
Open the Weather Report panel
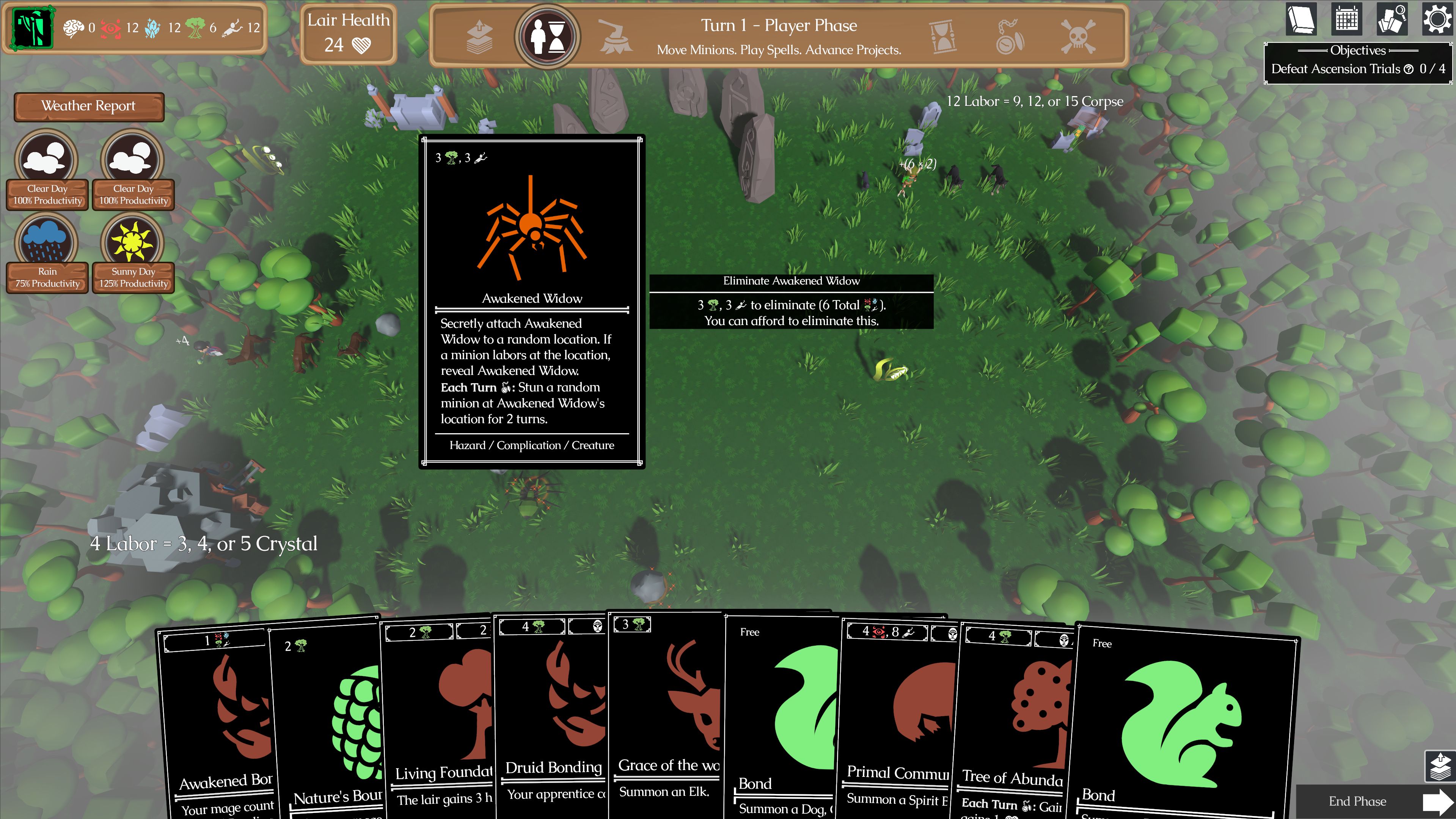(x=89, y=106)
